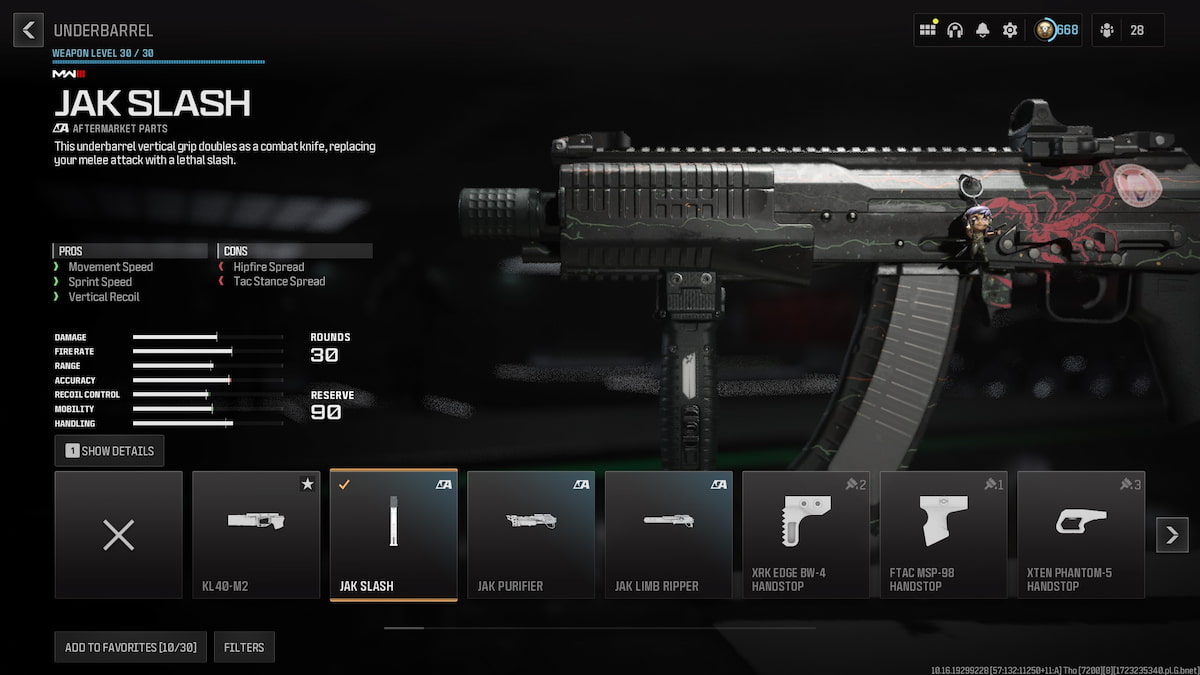This screenshot has height=675, width=1200.
Task: Choose the JAK Purifier attachment
Action: (531, 535)
